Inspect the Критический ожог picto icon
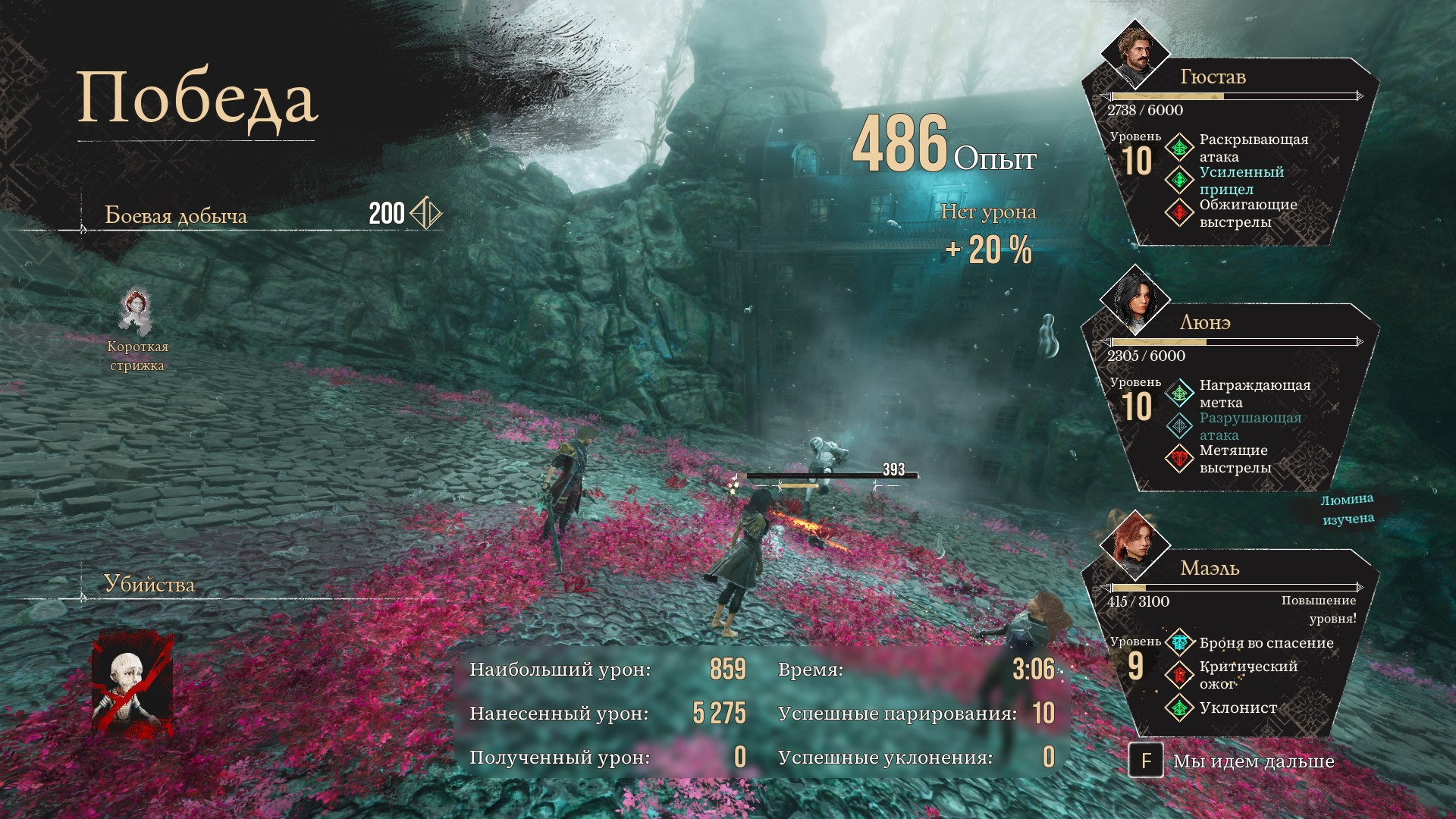 pyautogui.click(x=1180, y=675)
